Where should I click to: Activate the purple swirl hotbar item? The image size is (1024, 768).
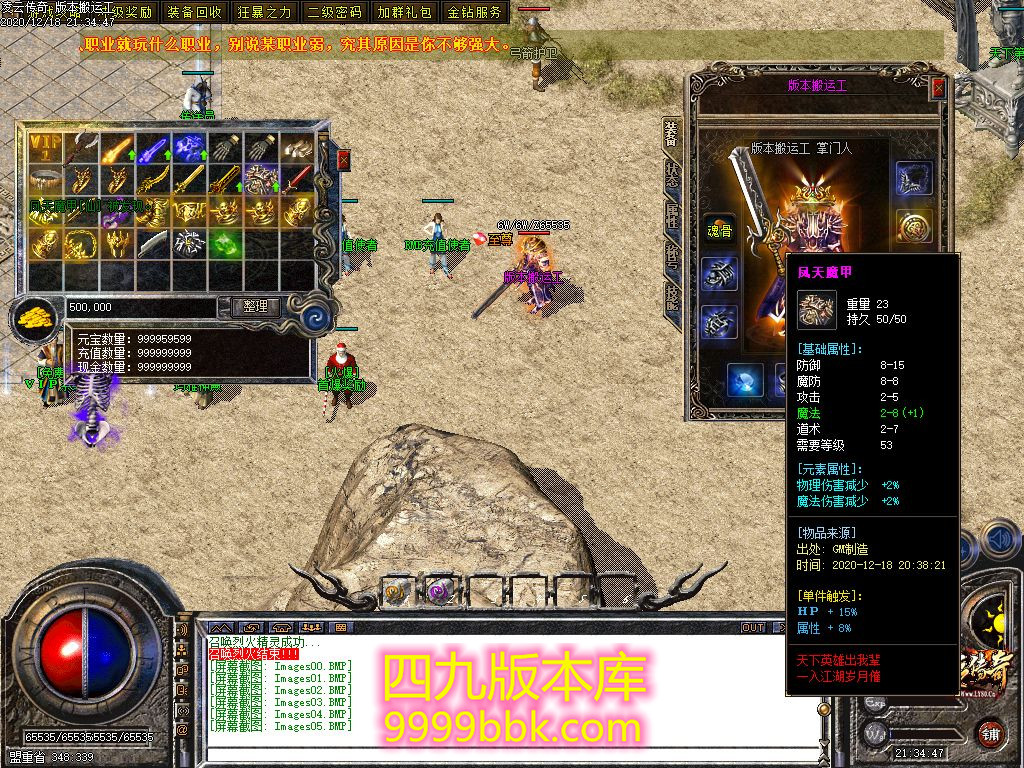tap(439, 591)
